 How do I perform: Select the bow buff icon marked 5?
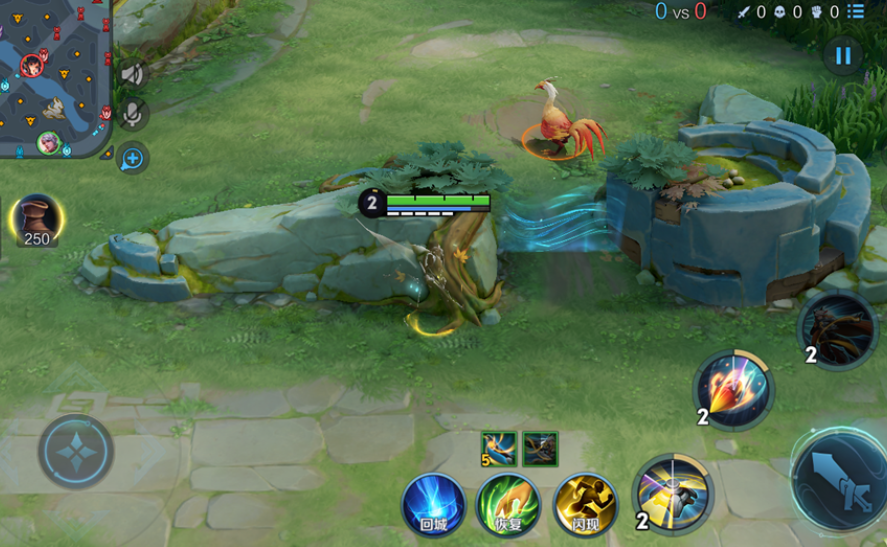tap(499, 449)
